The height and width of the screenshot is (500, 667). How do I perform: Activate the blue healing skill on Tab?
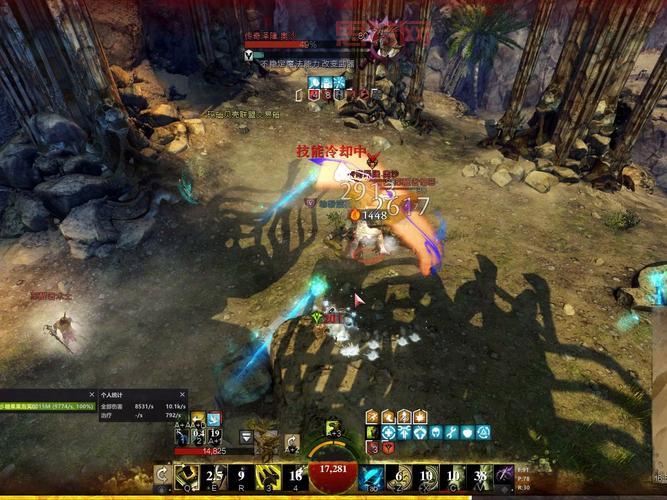[x=372, y=475]
